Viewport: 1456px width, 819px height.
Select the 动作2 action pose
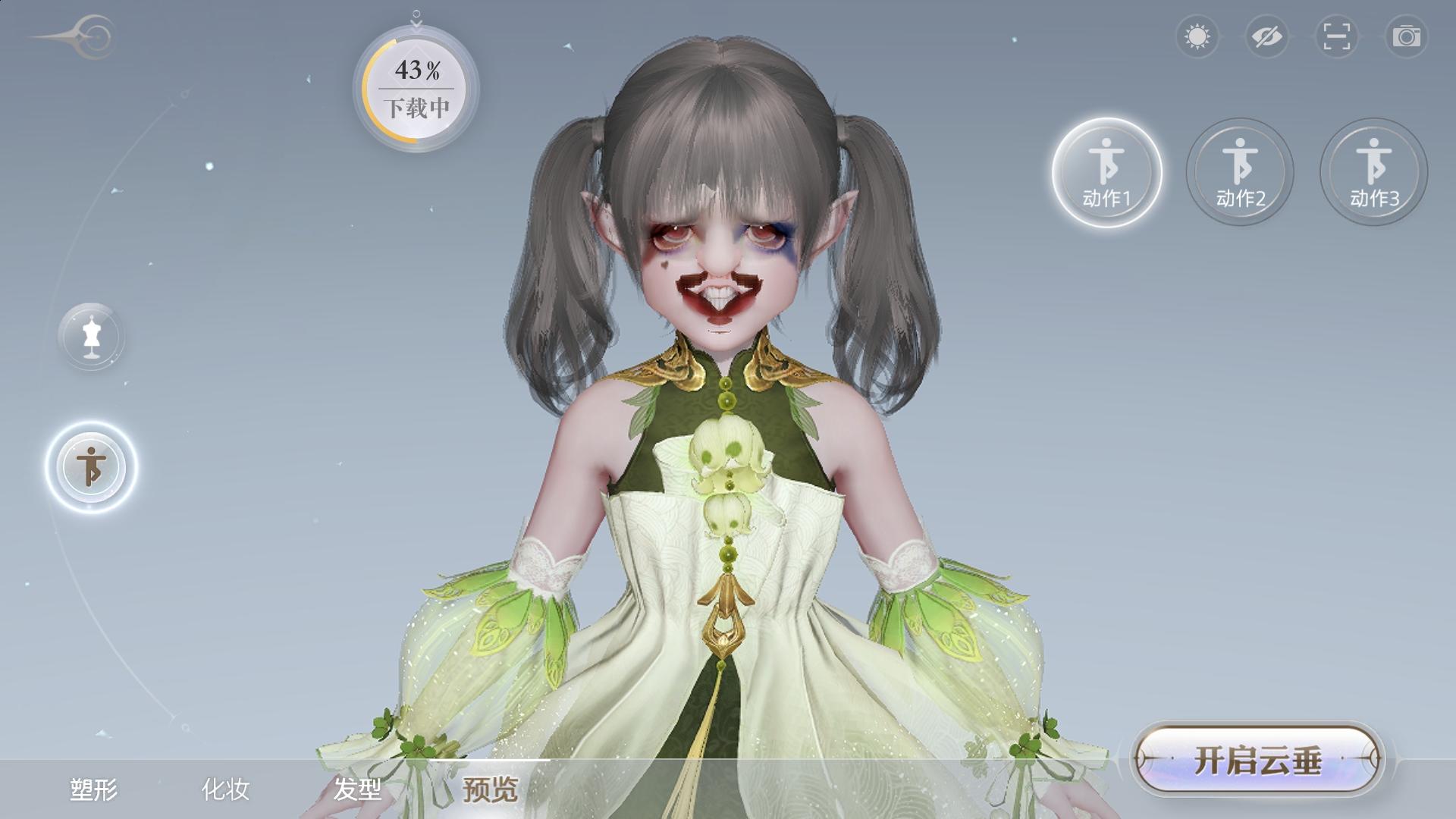pyautogui.click(x=1241, y=172)
